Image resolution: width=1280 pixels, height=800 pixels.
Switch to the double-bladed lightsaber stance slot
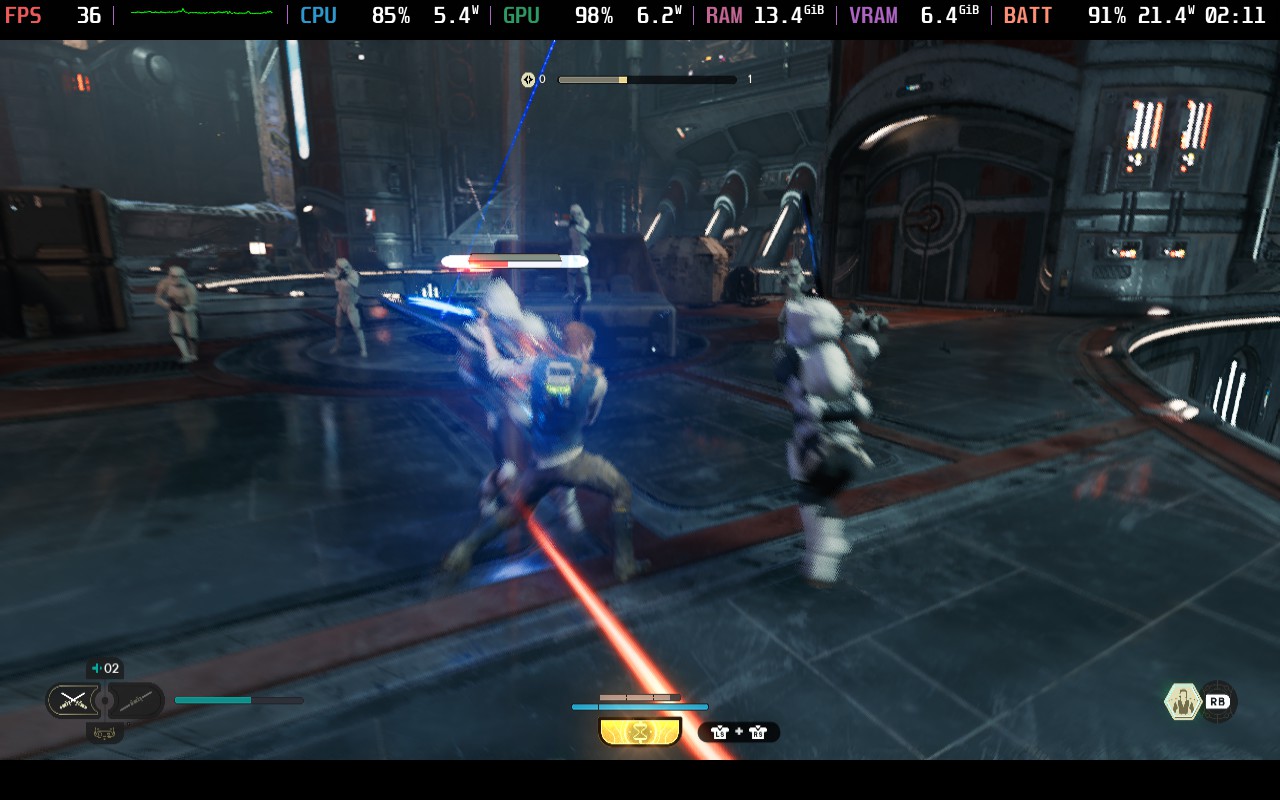(136, 700)
